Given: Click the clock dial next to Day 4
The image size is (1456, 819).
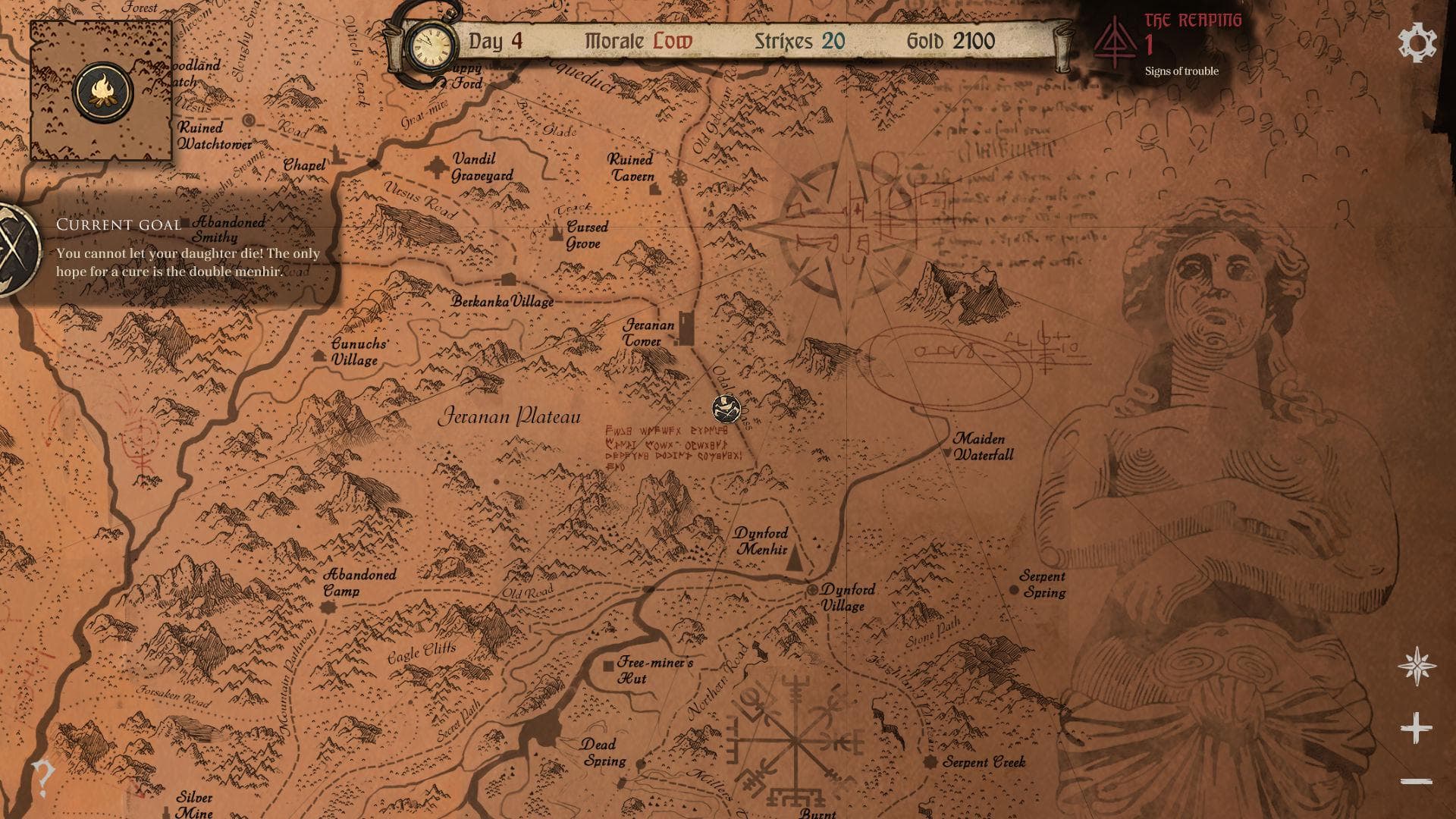Looking at the screenshot, I should point(430,45).
